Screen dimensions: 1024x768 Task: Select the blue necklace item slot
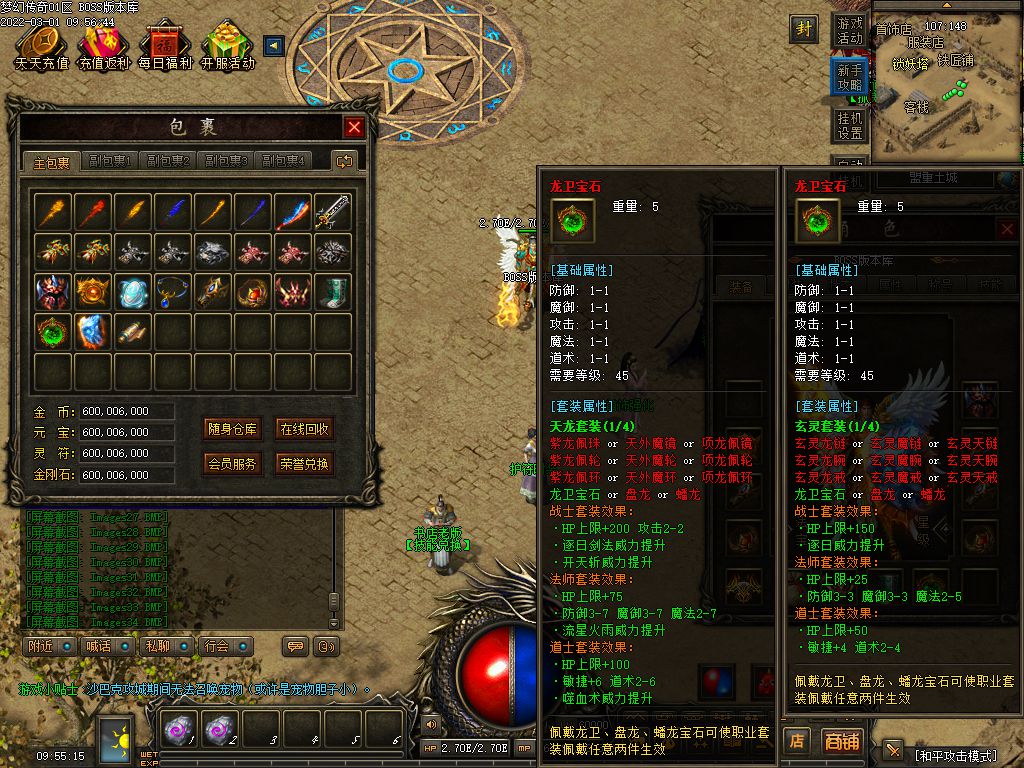[173, 291]
